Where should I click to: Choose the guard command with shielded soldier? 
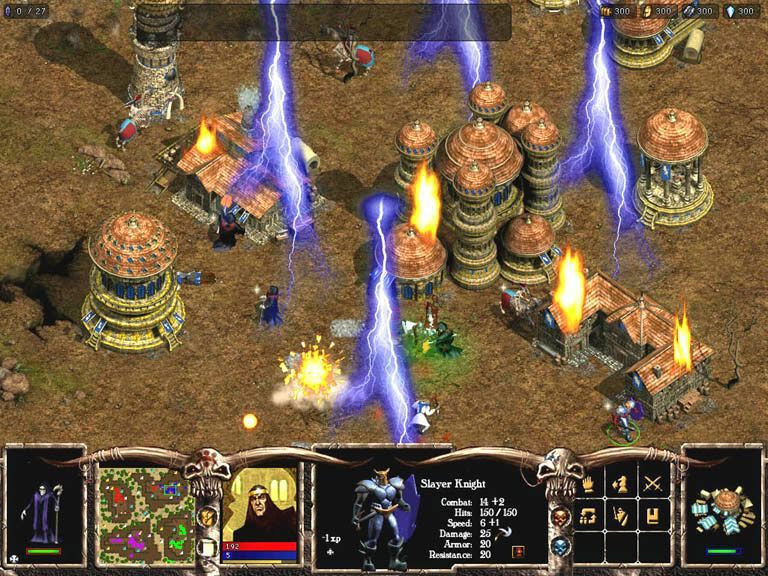(621, 516)
